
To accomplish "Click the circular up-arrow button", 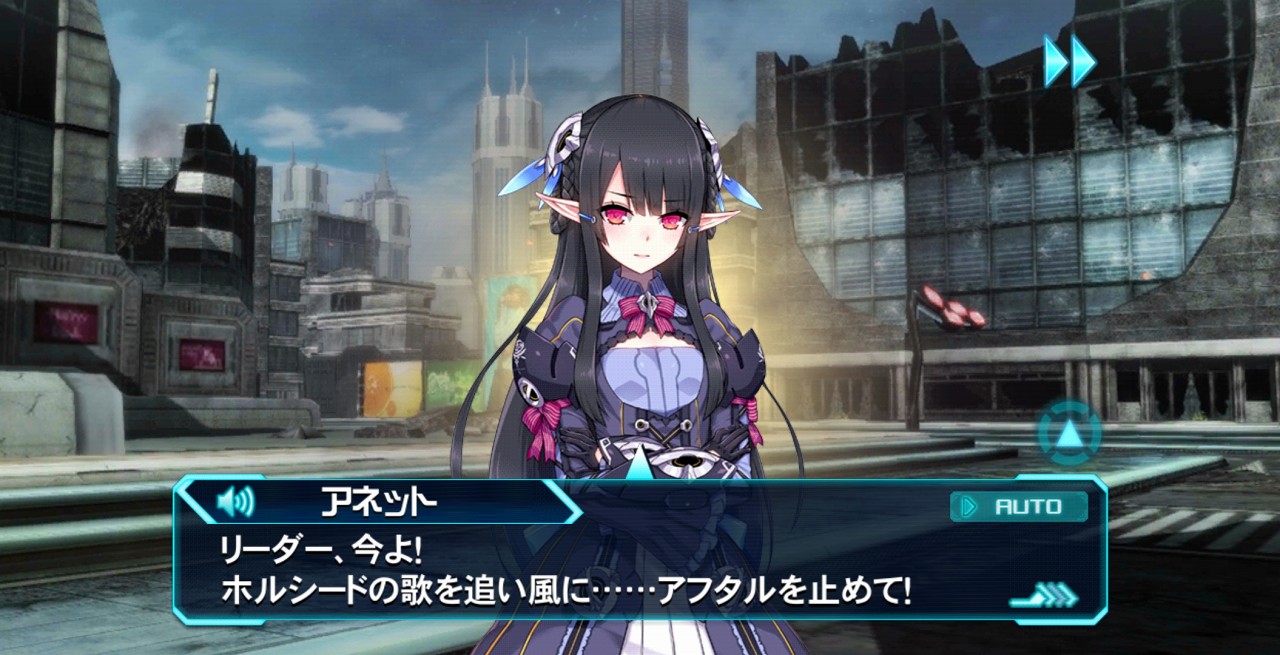I will (1069, 433).
